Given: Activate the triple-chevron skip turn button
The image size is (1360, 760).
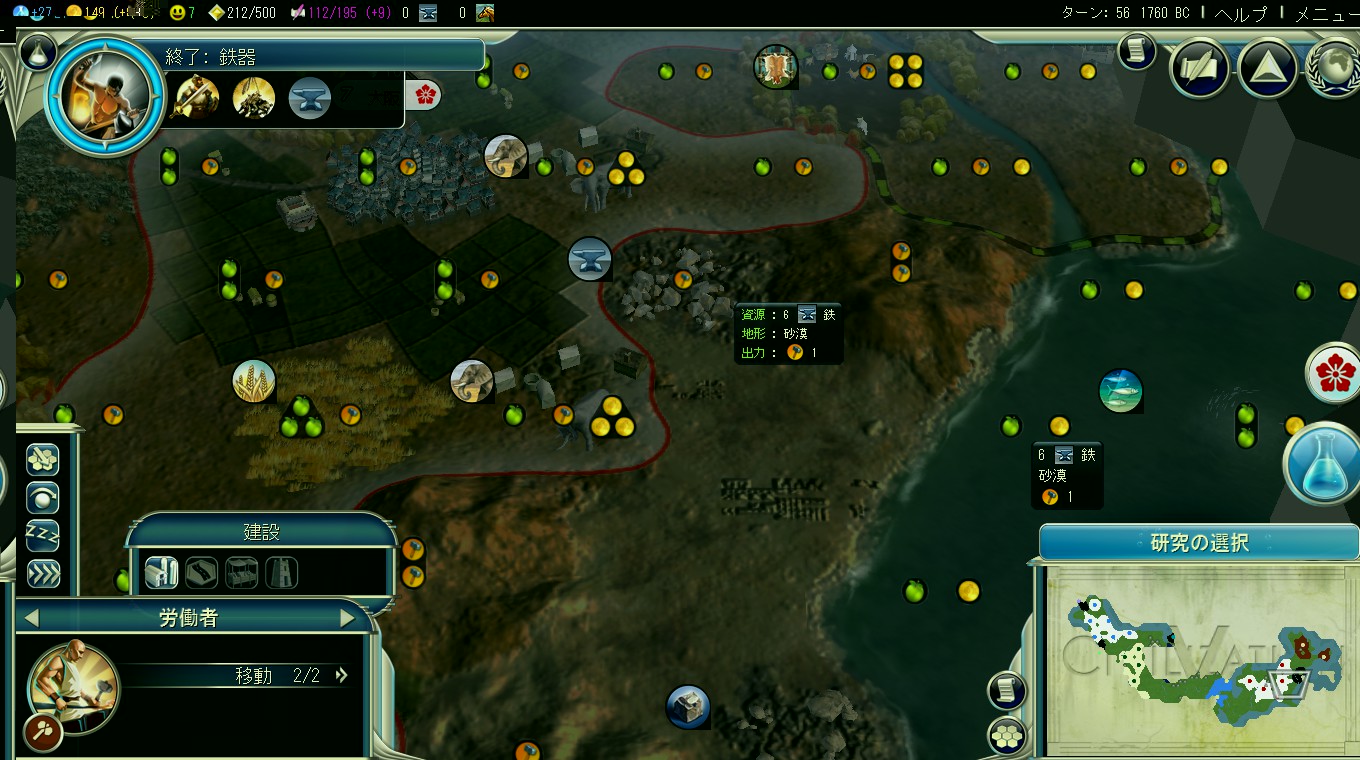Looking at the screenshot, I should (x=42, y=573).
